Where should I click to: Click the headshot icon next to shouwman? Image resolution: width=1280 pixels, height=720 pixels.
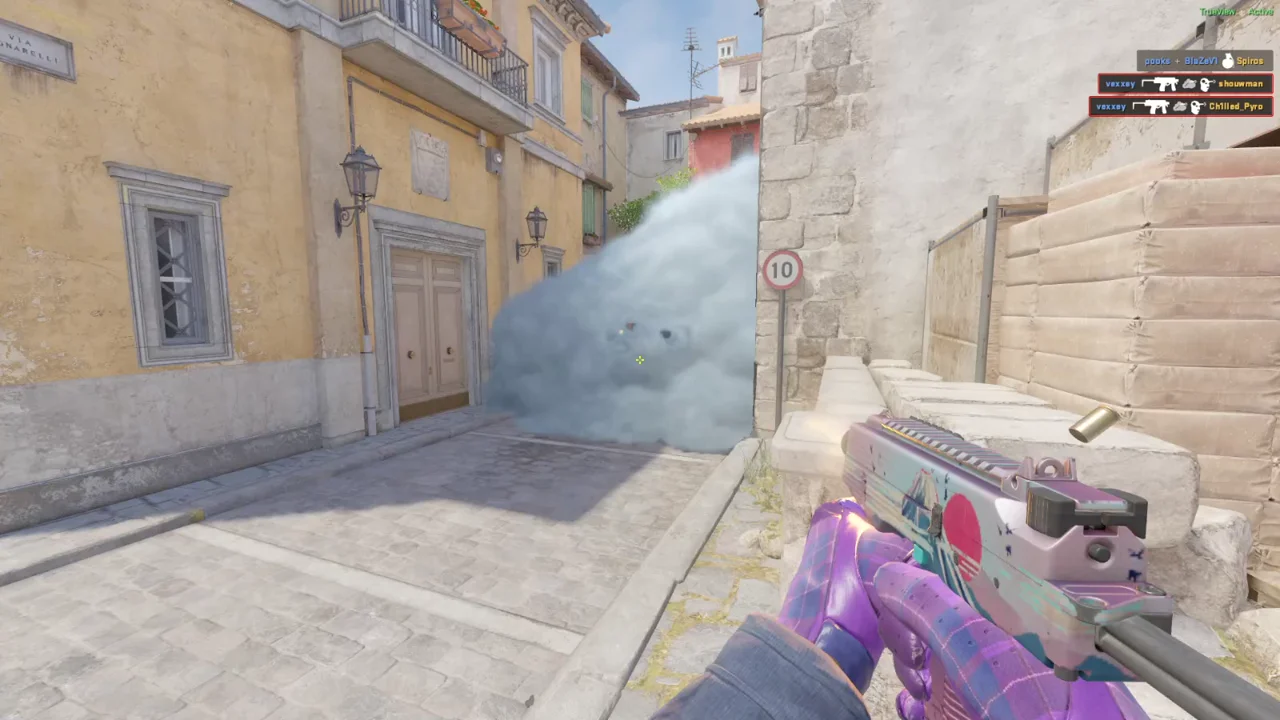click(1207, 84)
